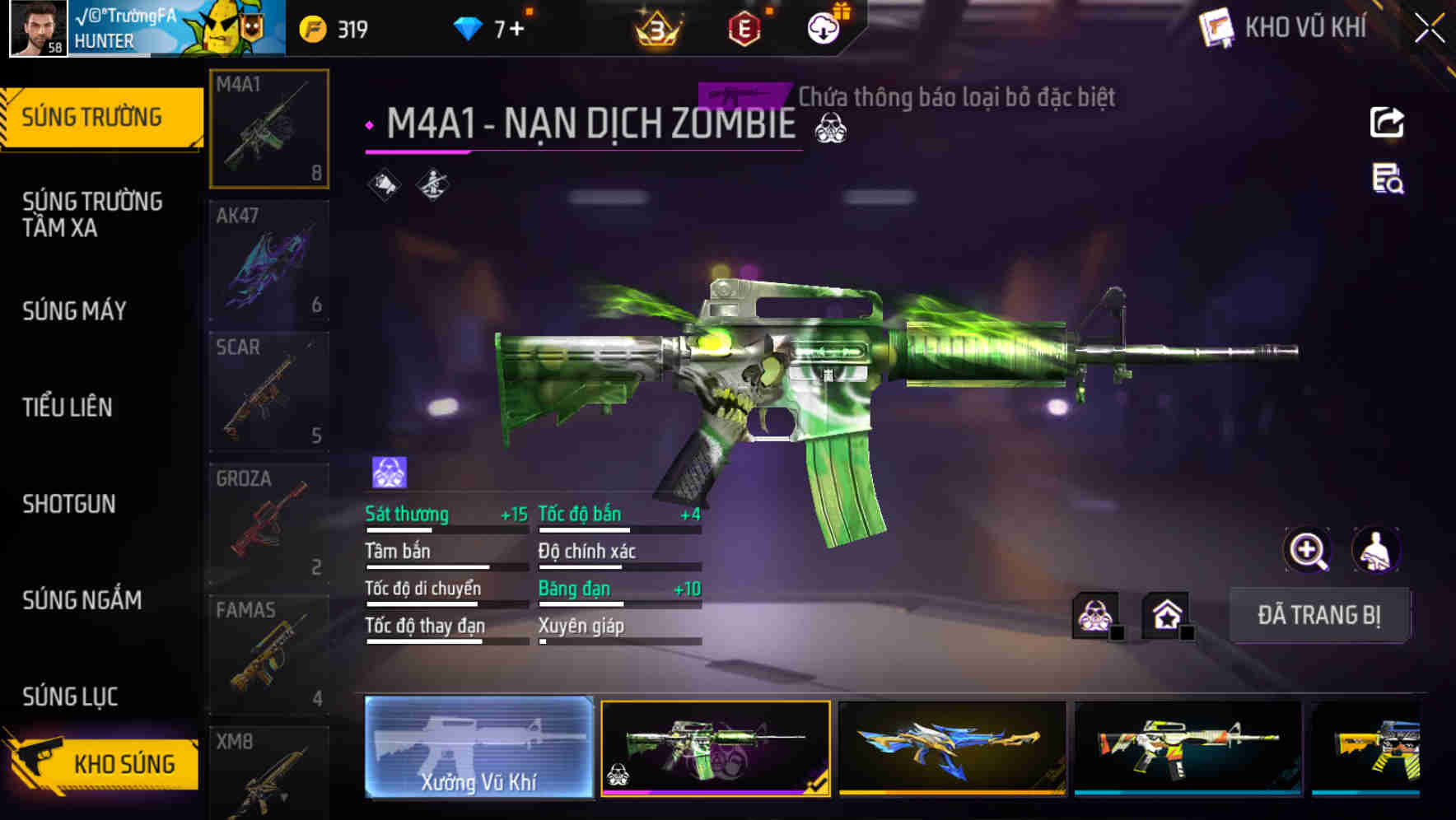Select the biohazard token slot near ĐÃ TRANG BỊ

(1095, 615)
